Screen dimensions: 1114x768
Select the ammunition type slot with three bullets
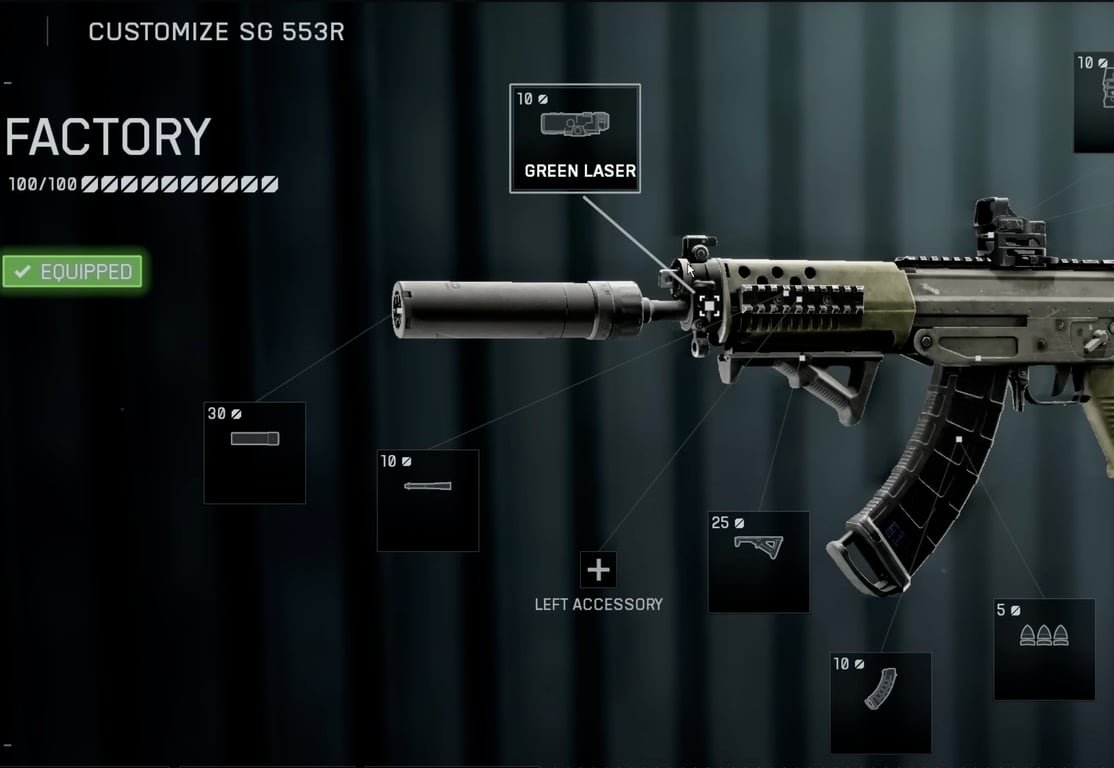[1044, 648]
